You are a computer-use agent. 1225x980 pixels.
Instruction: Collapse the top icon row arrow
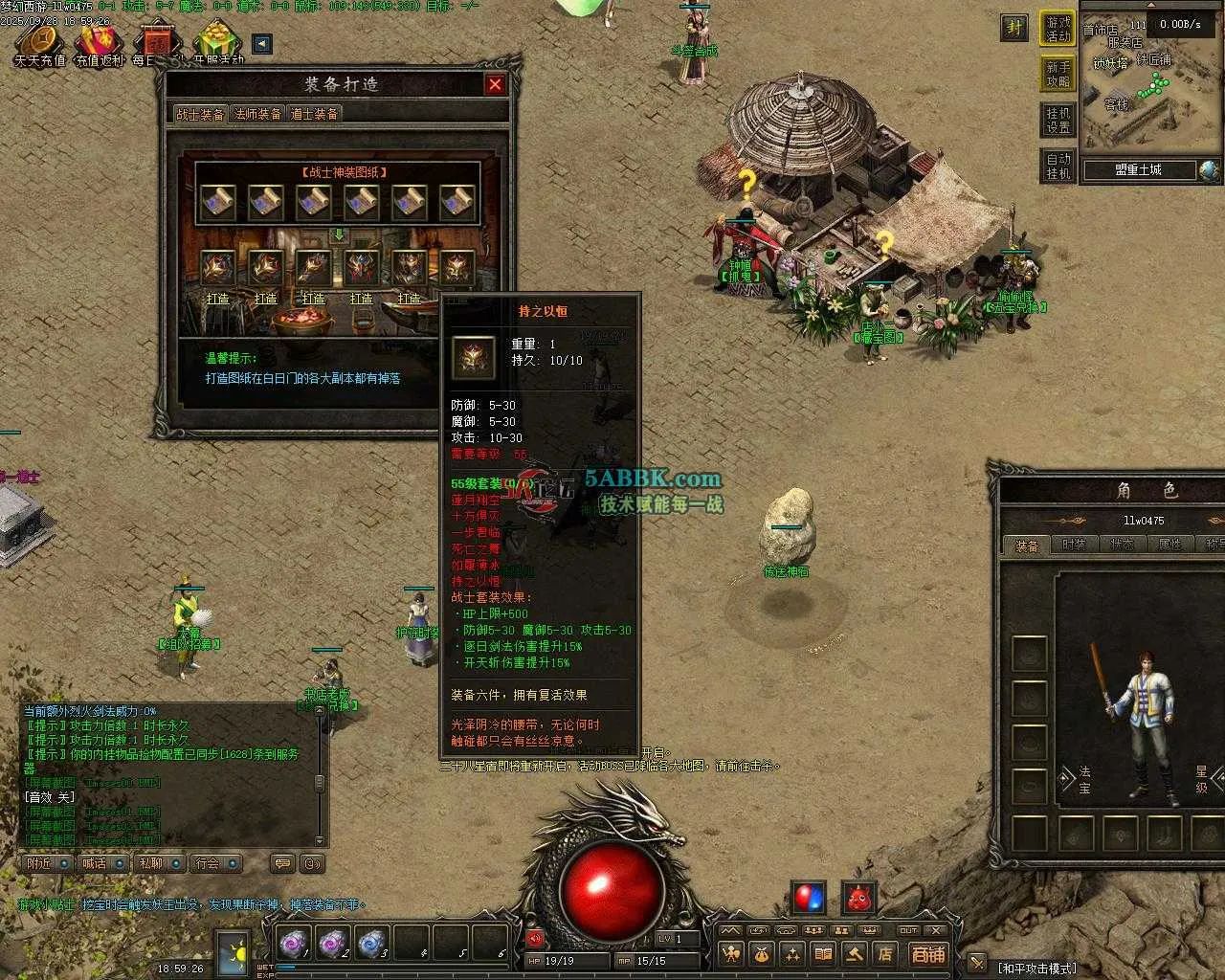pos(261,44)
